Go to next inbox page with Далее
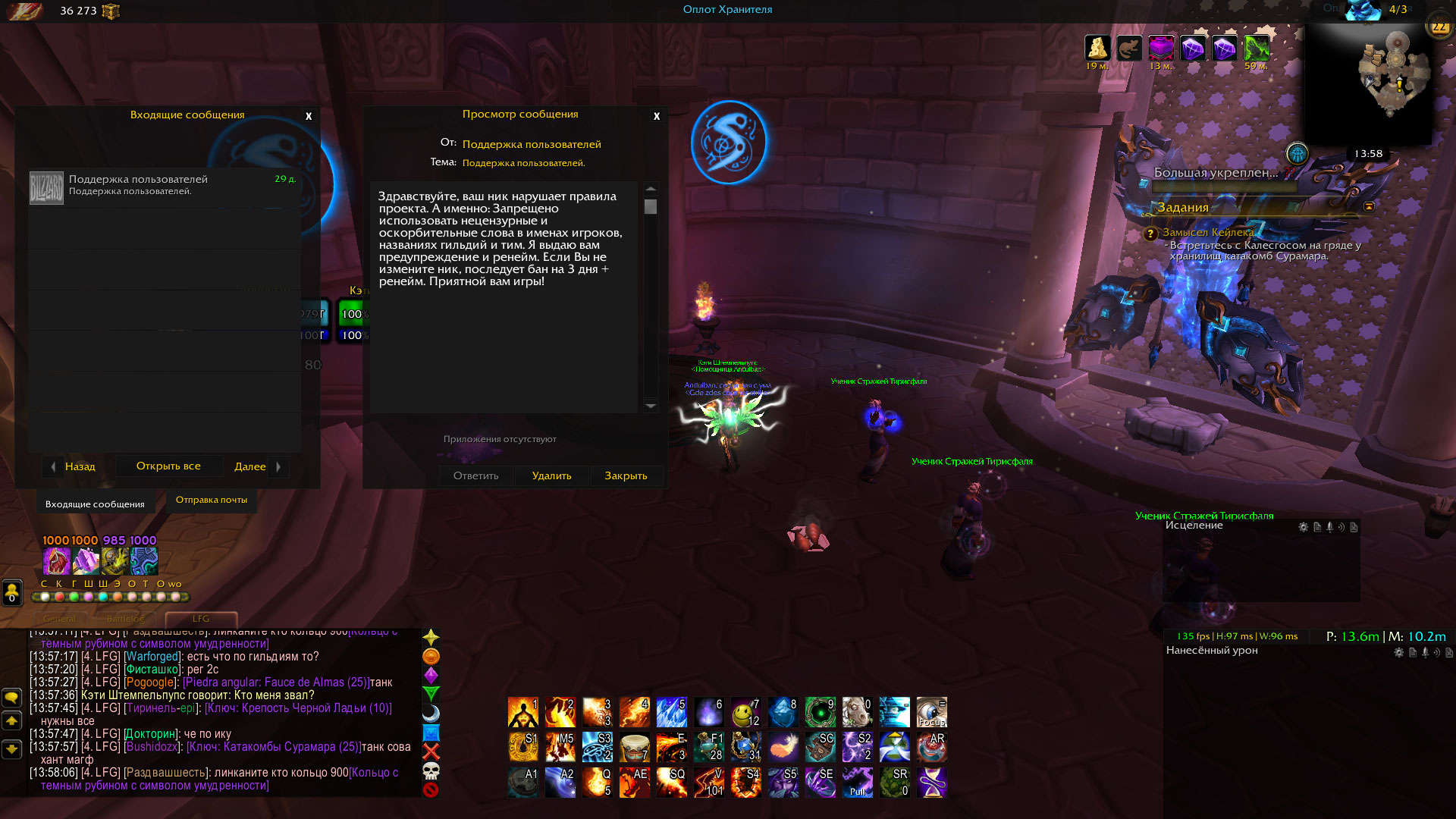 pyautogui.click(x=258, y=466)
